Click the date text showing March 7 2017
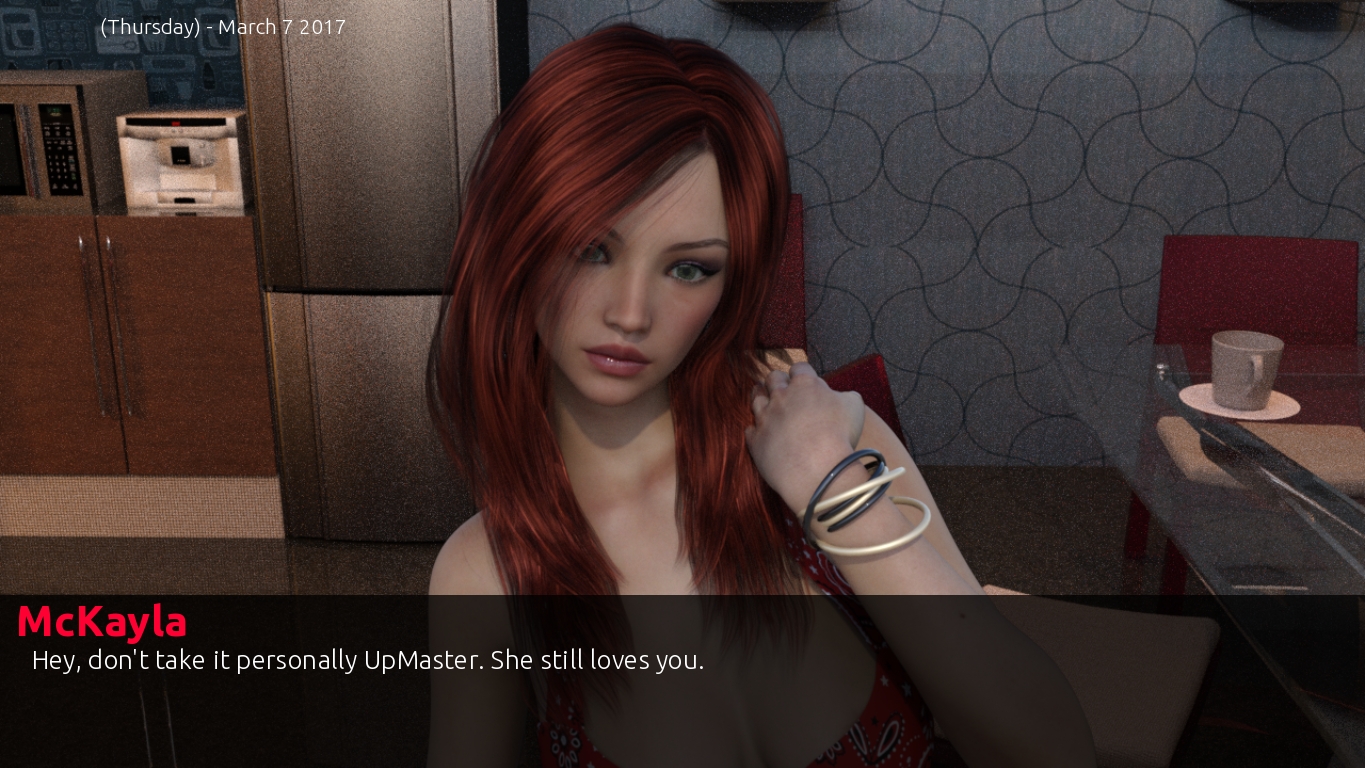Screen dimensions: 1365x768 (x=222, y=27)
